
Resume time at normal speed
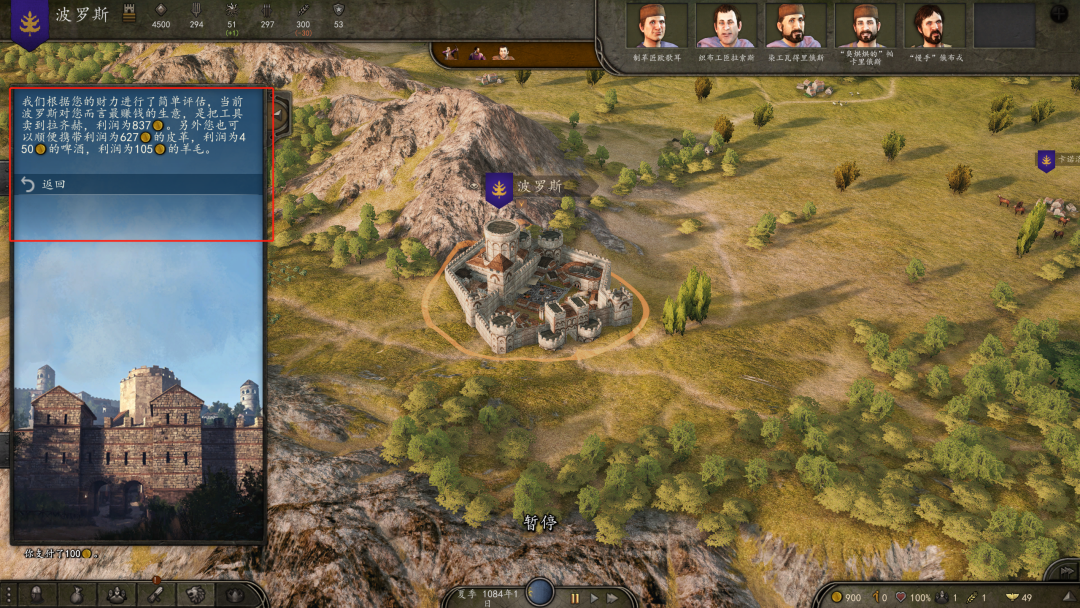click(x=595, y=597)
